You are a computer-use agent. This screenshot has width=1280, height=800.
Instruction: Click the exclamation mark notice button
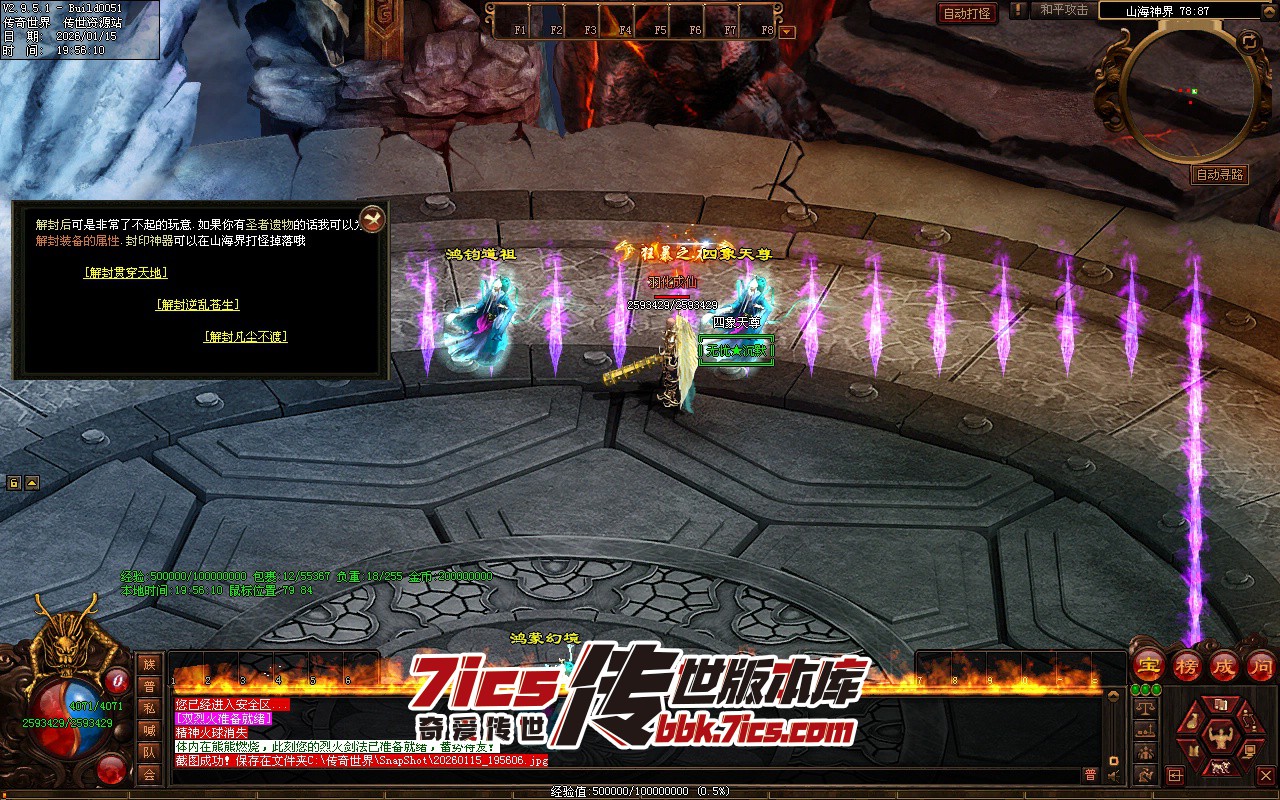1018,11
